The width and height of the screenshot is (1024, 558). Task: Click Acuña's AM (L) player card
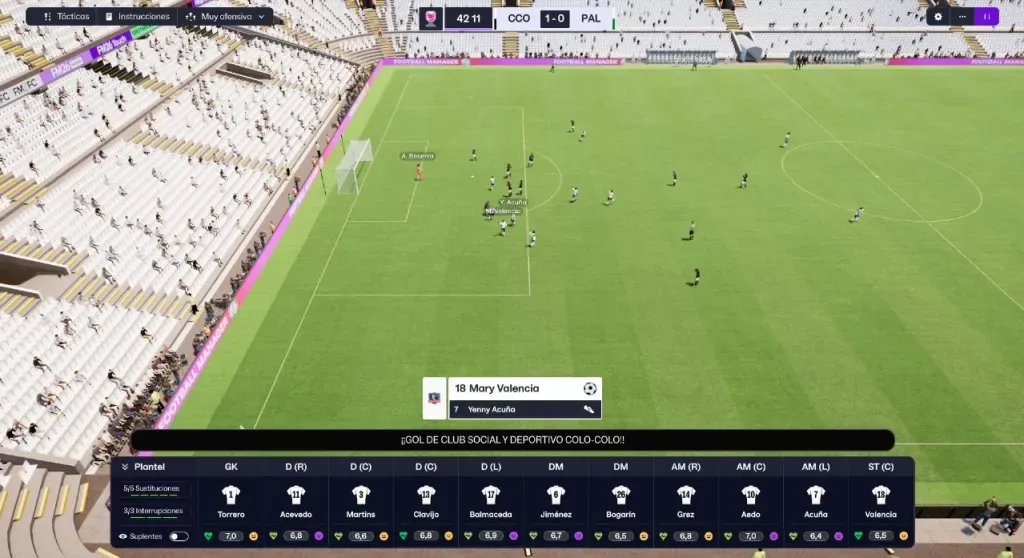[x=816, y=503]
